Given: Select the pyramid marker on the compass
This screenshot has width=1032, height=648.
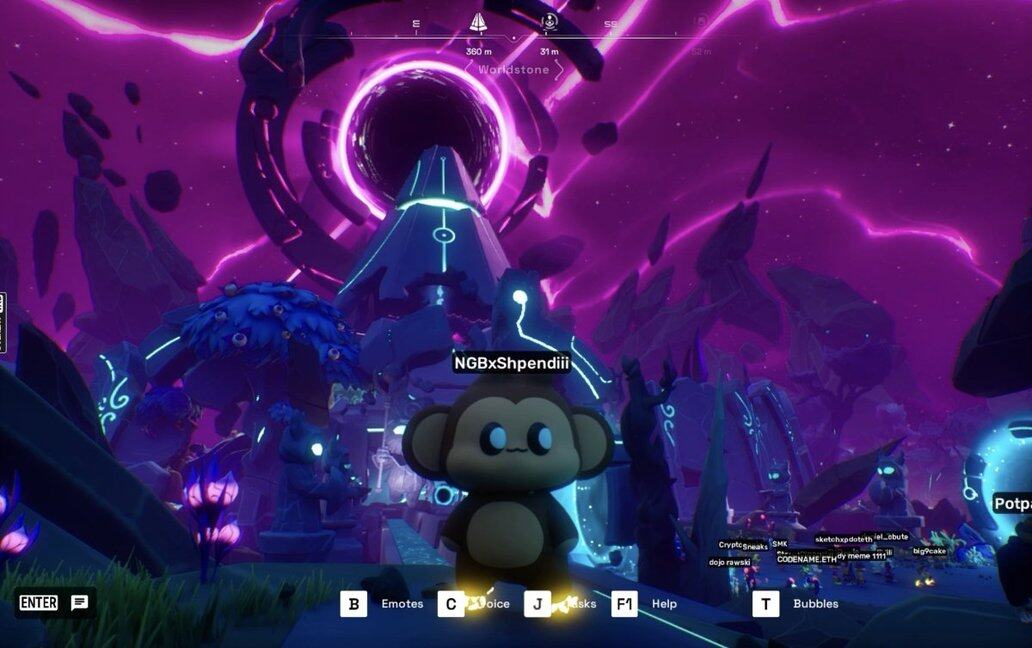Looking at the screenshot, I should [x=478, y=22].
